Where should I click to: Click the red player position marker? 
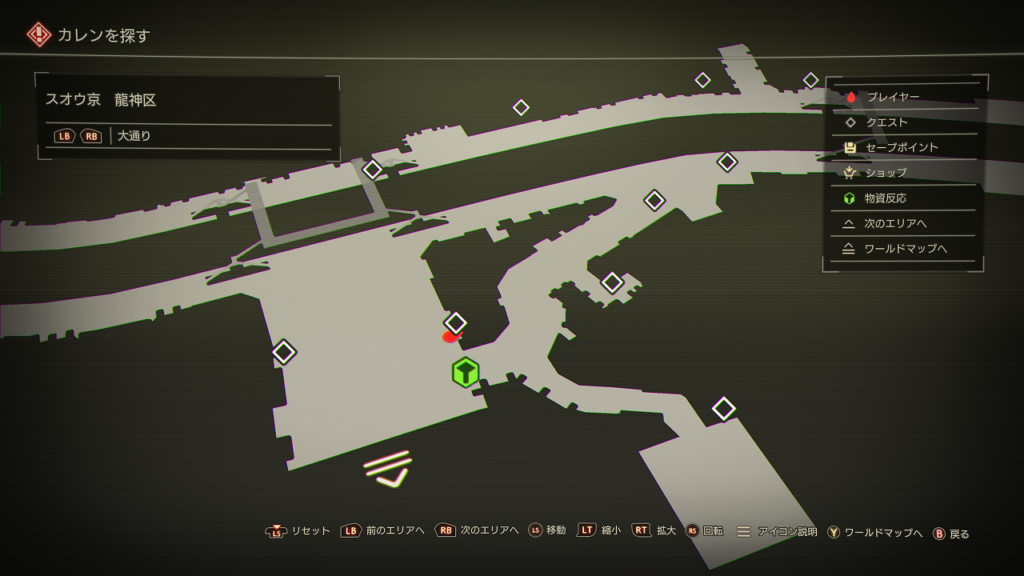click(x=450, y=337)
